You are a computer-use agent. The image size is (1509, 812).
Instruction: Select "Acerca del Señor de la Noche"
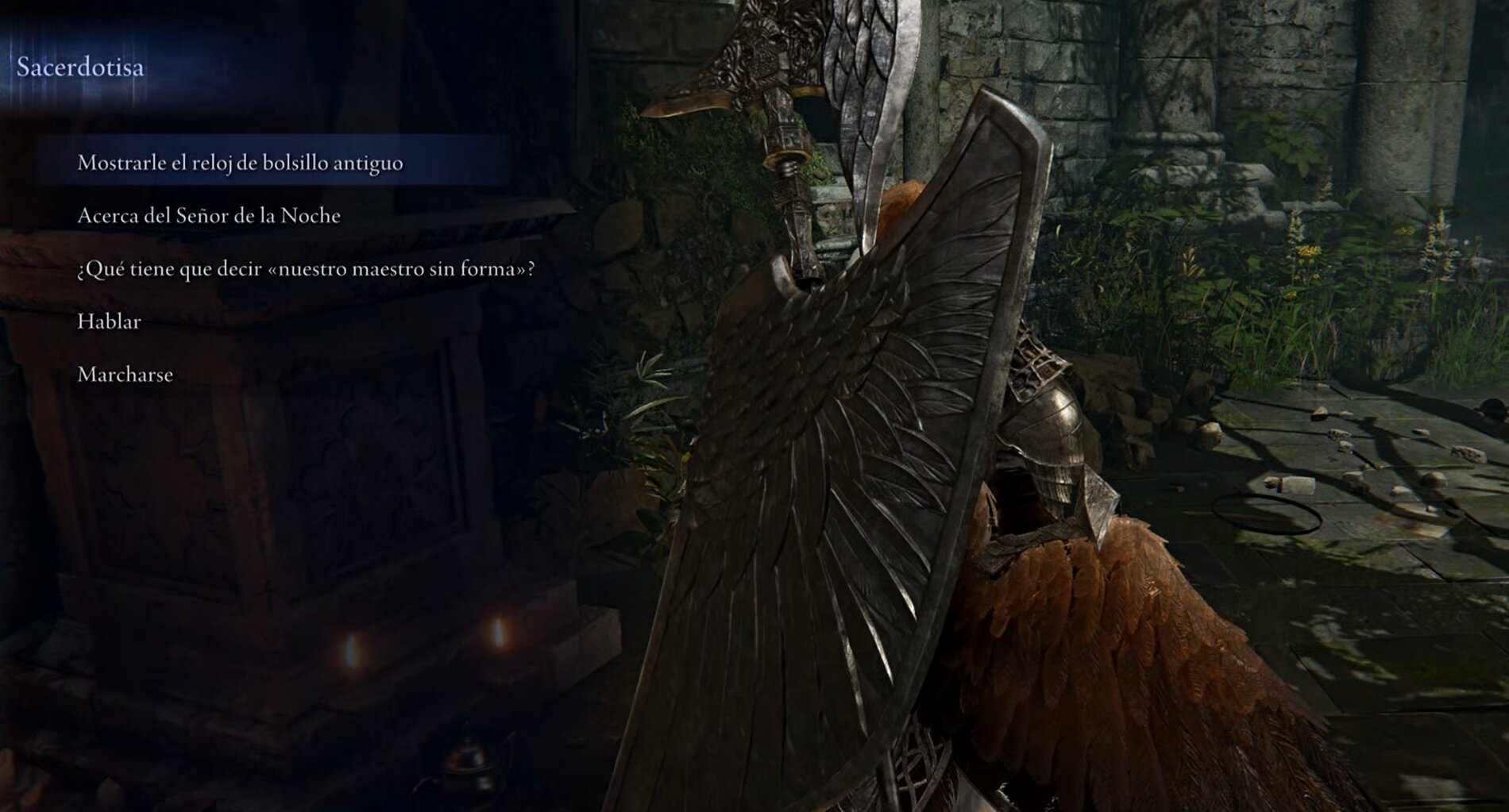pos(209,216)
